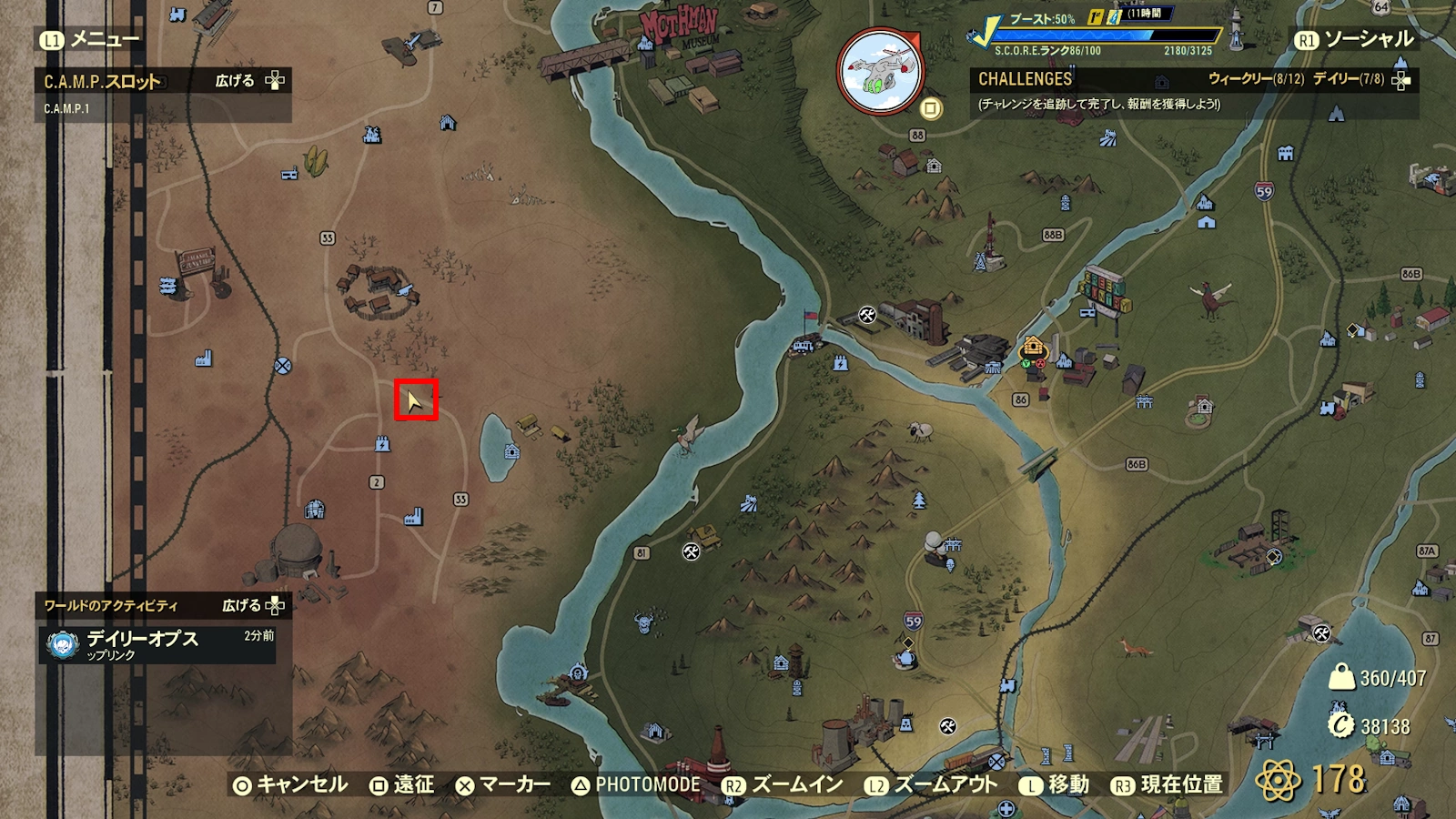Screen dimensions: 1456x819
Task: Open the メニュー menu label
Action: [90, 39]
